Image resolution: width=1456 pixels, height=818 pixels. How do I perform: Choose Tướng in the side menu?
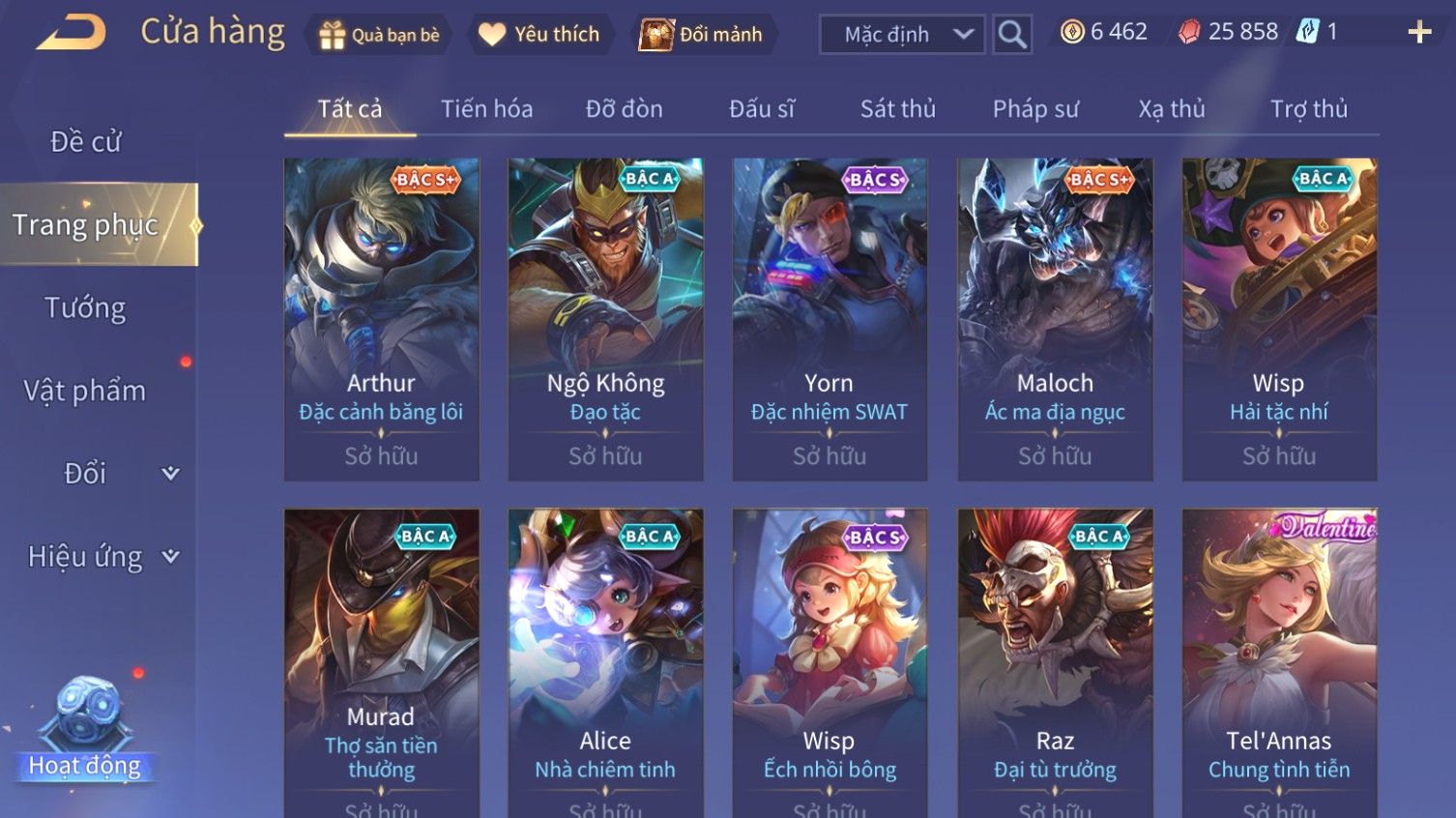(x=85, y=308)
